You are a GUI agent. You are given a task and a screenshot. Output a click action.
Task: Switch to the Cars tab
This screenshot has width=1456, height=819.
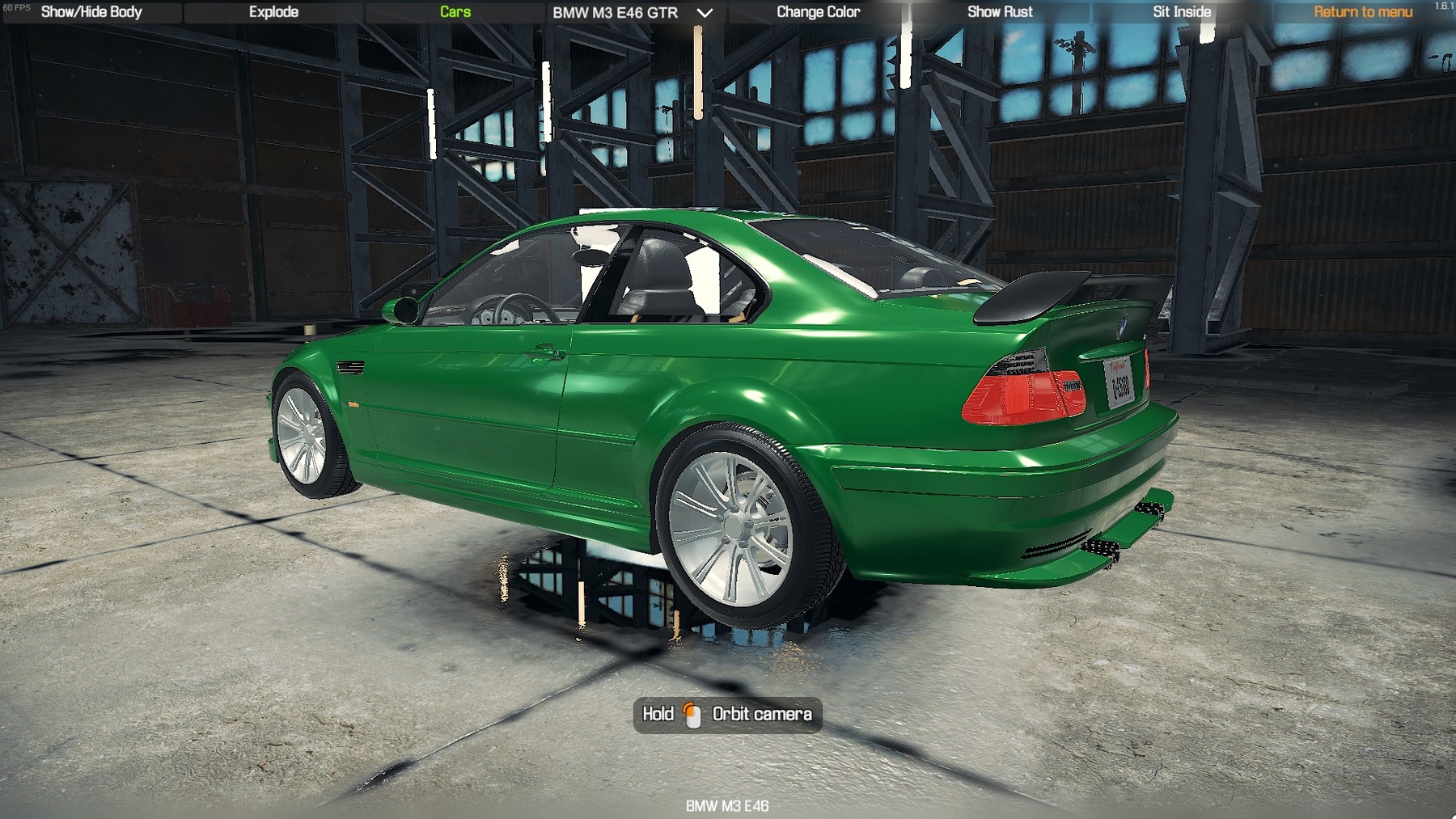click(x=455, y=12)
